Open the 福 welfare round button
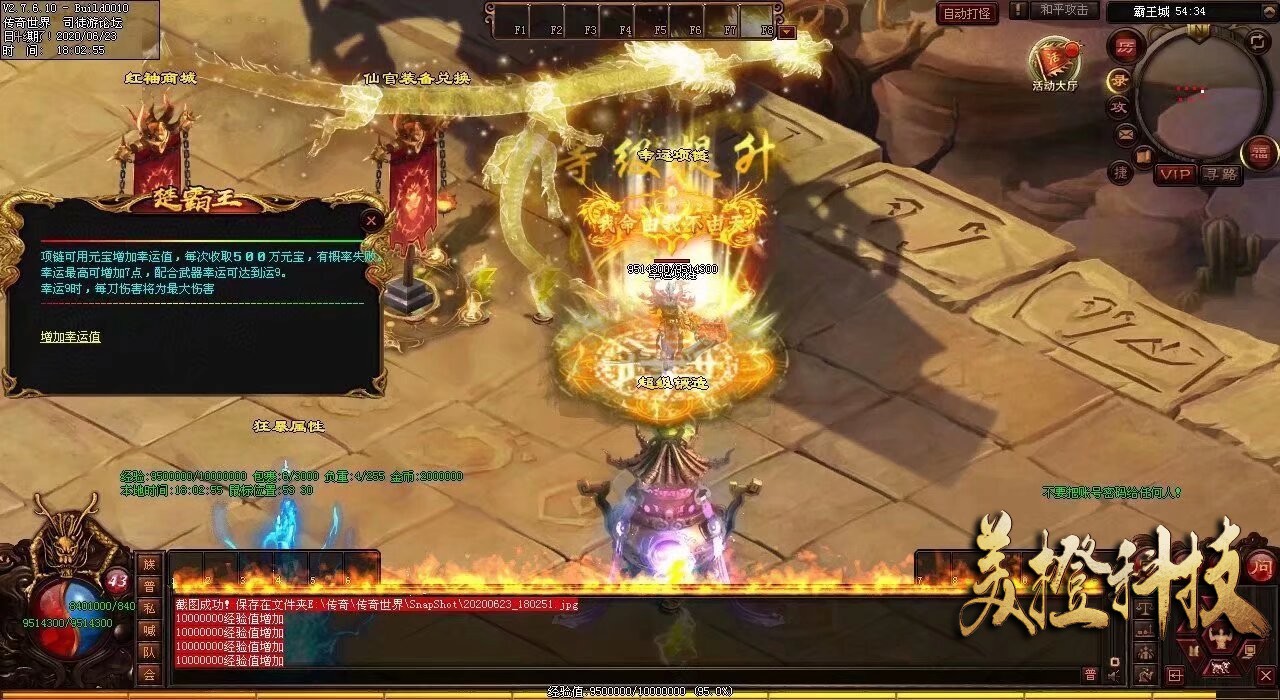Screen dimensions: 1280x700 pos(1259,153)
